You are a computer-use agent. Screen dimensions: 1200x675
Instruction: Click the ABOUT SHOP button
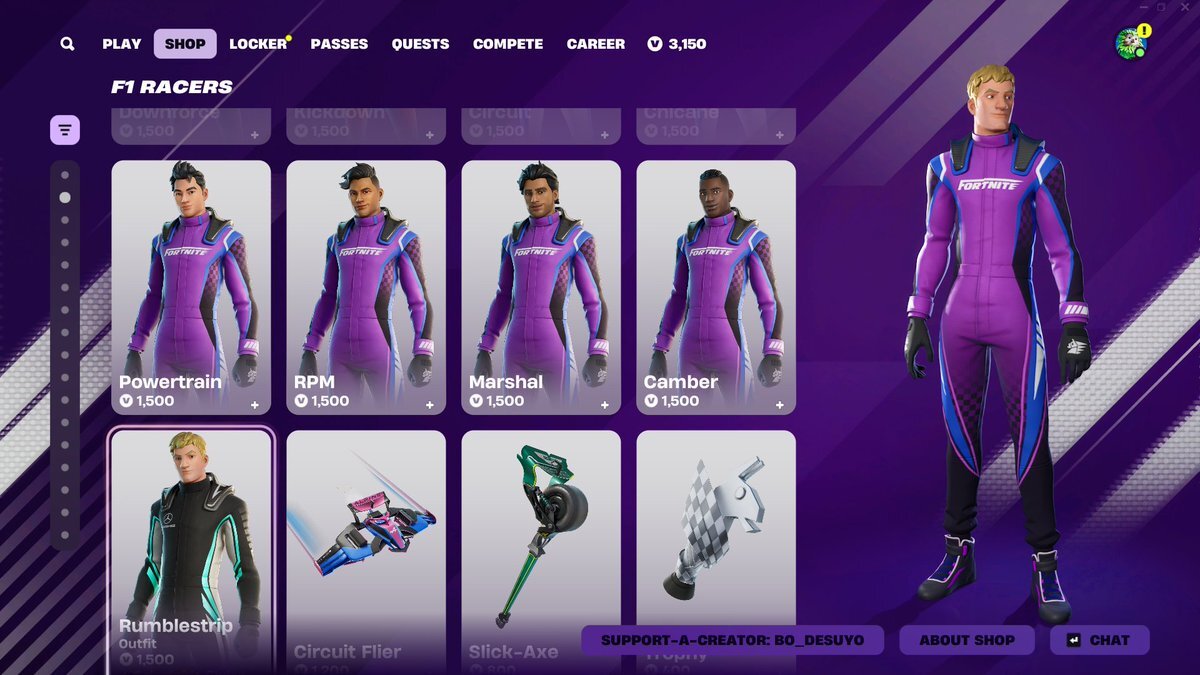click(x=967, y=640)
